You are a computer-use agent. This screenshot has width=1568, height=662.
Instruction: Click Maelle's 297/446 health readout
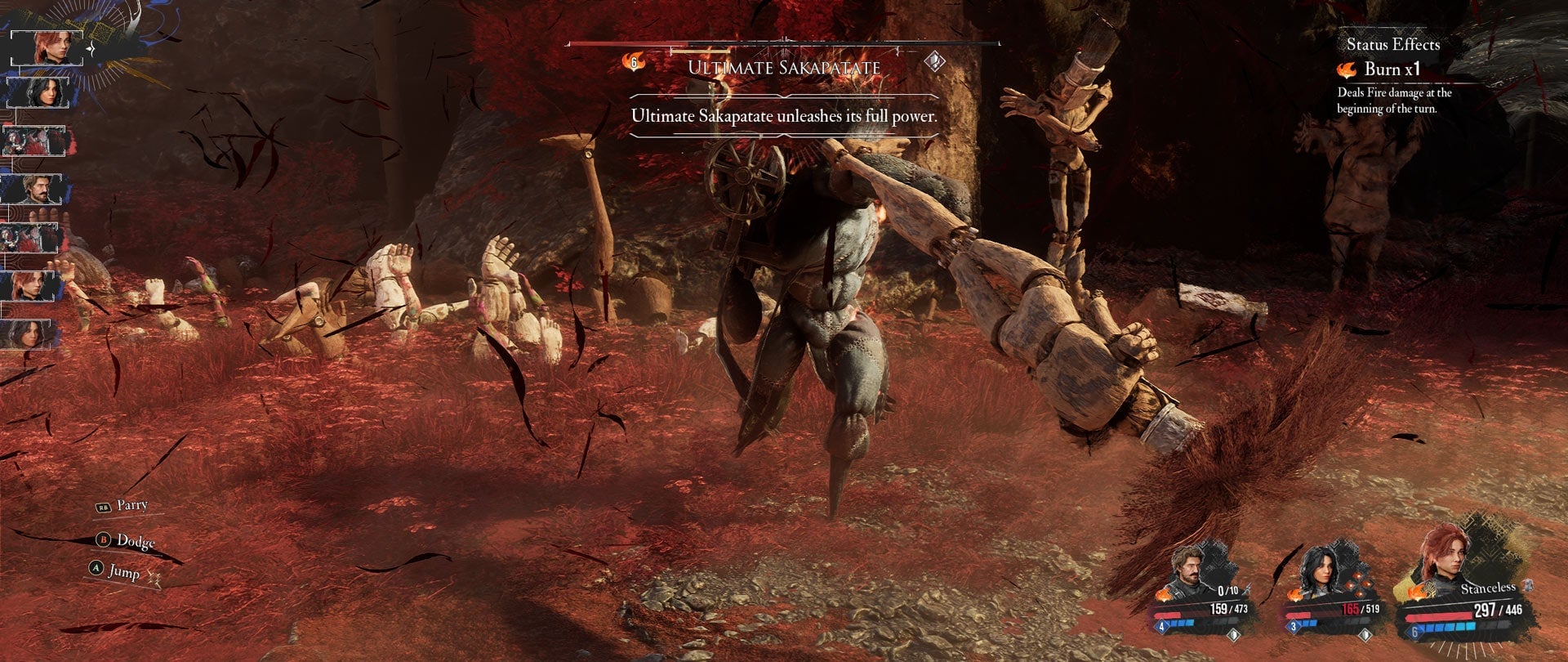[1498, 610]
